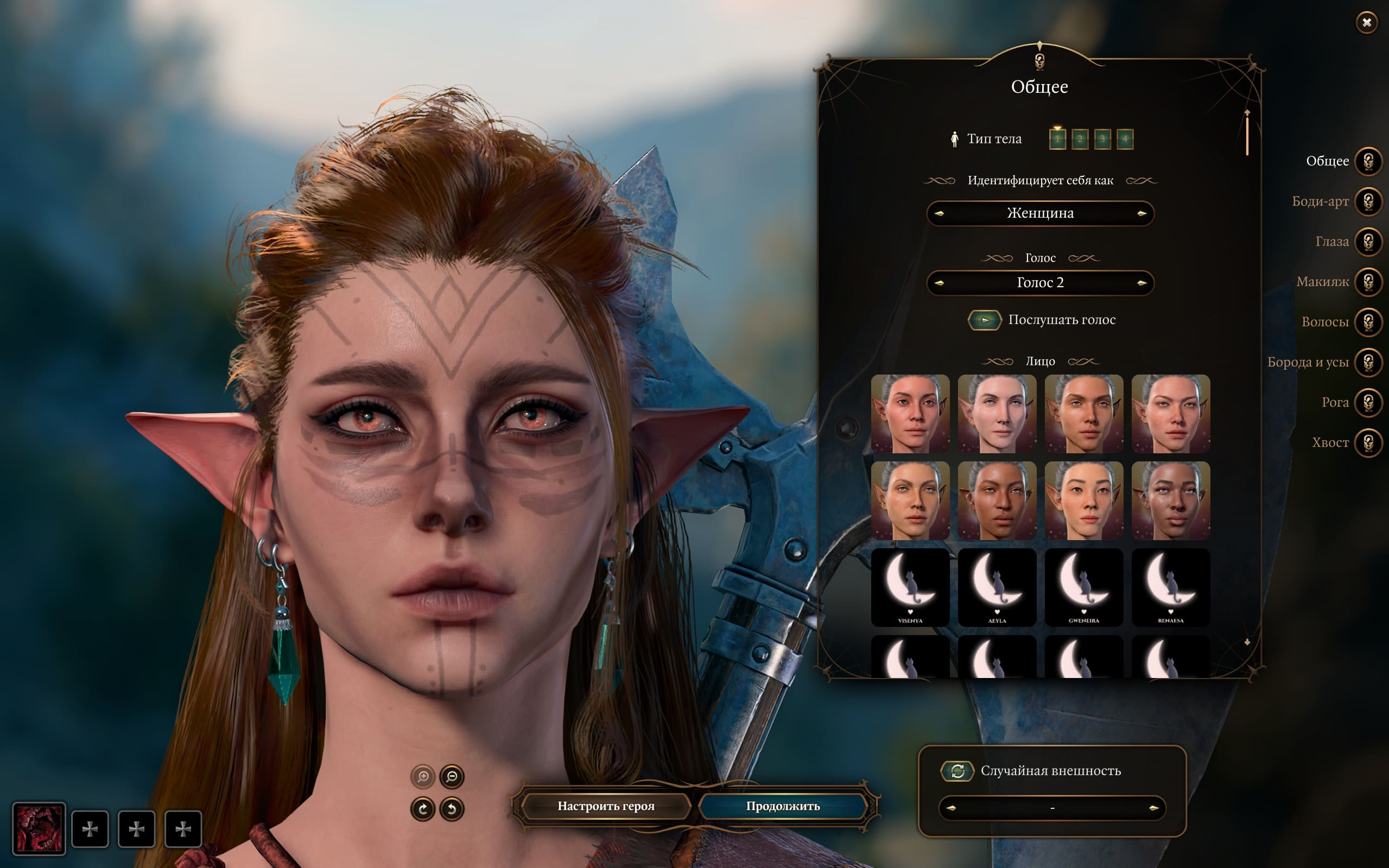Open the Рога customization tab
1389x868 pixels.
pyautogui.click(x=1368, y=402)
